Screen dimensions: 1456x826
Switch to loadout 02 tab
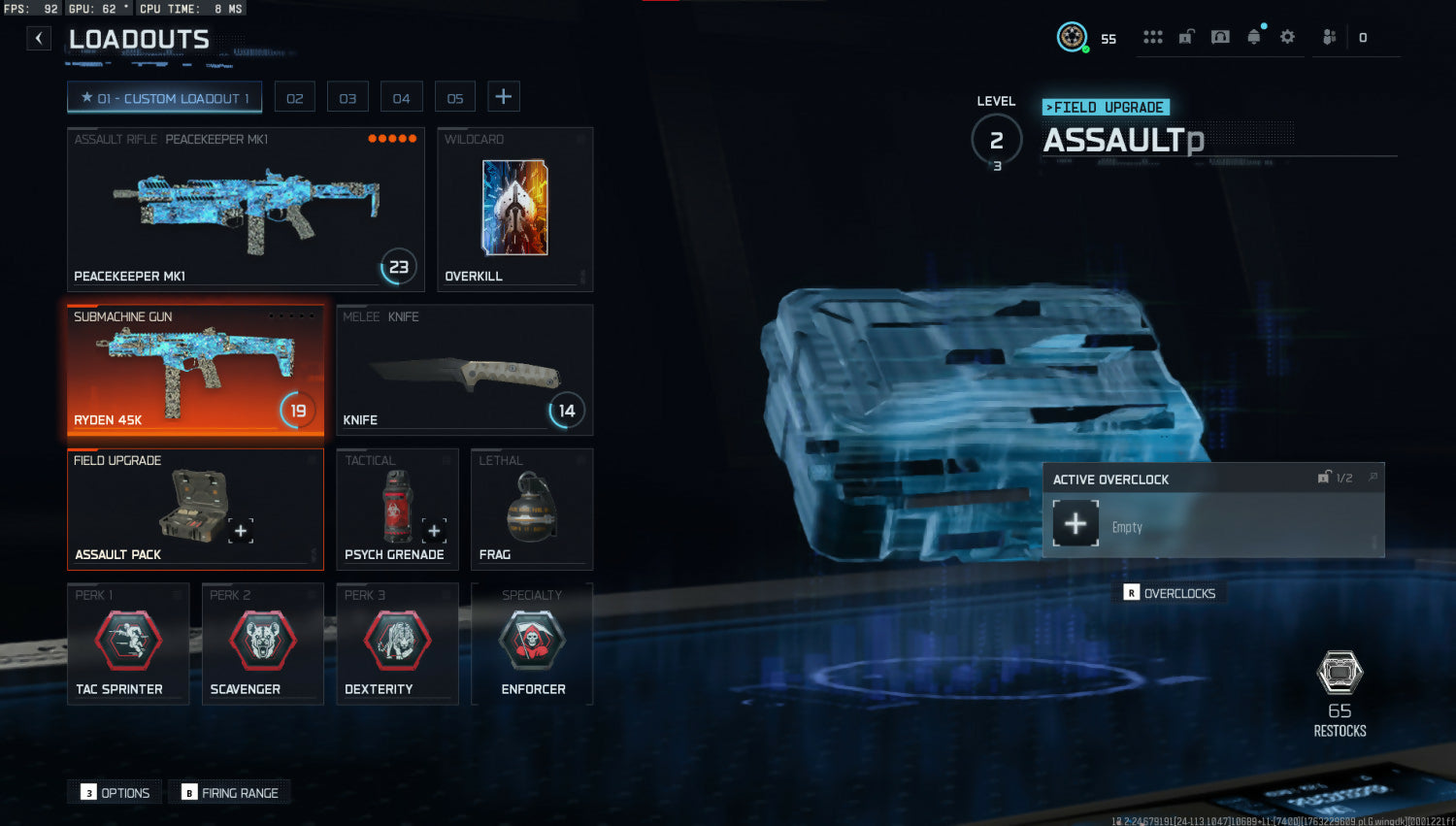click(295, 98)
